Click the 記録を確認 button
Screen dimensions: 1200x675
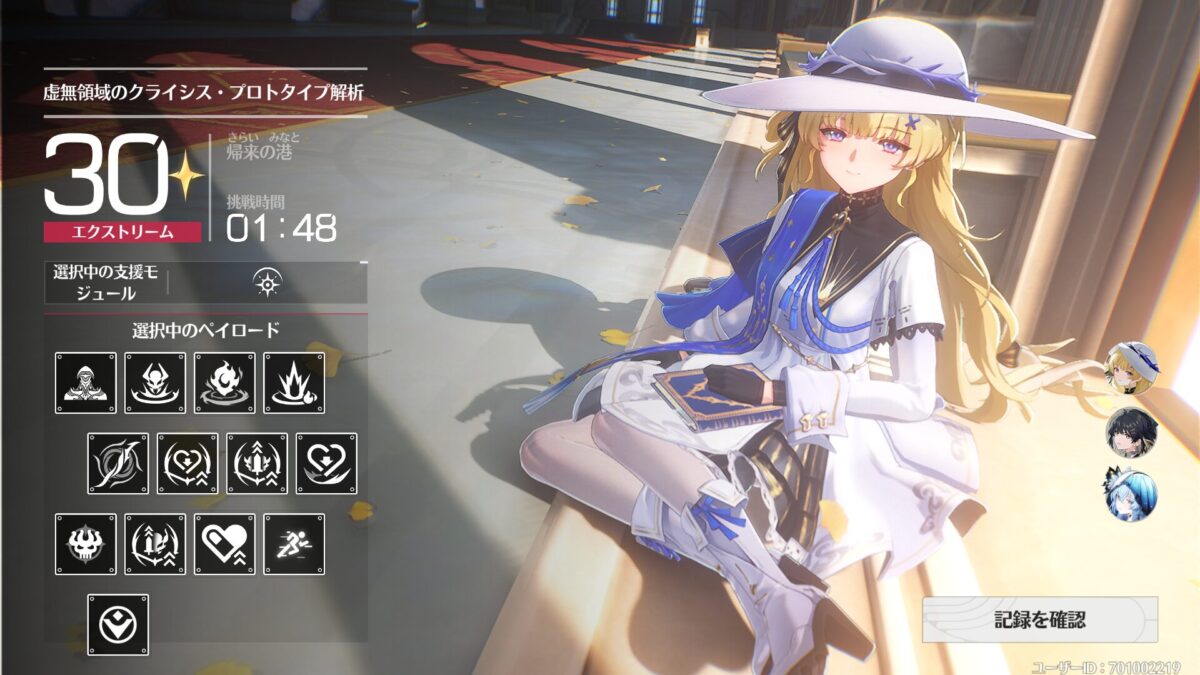click(x=1040, y=620)
